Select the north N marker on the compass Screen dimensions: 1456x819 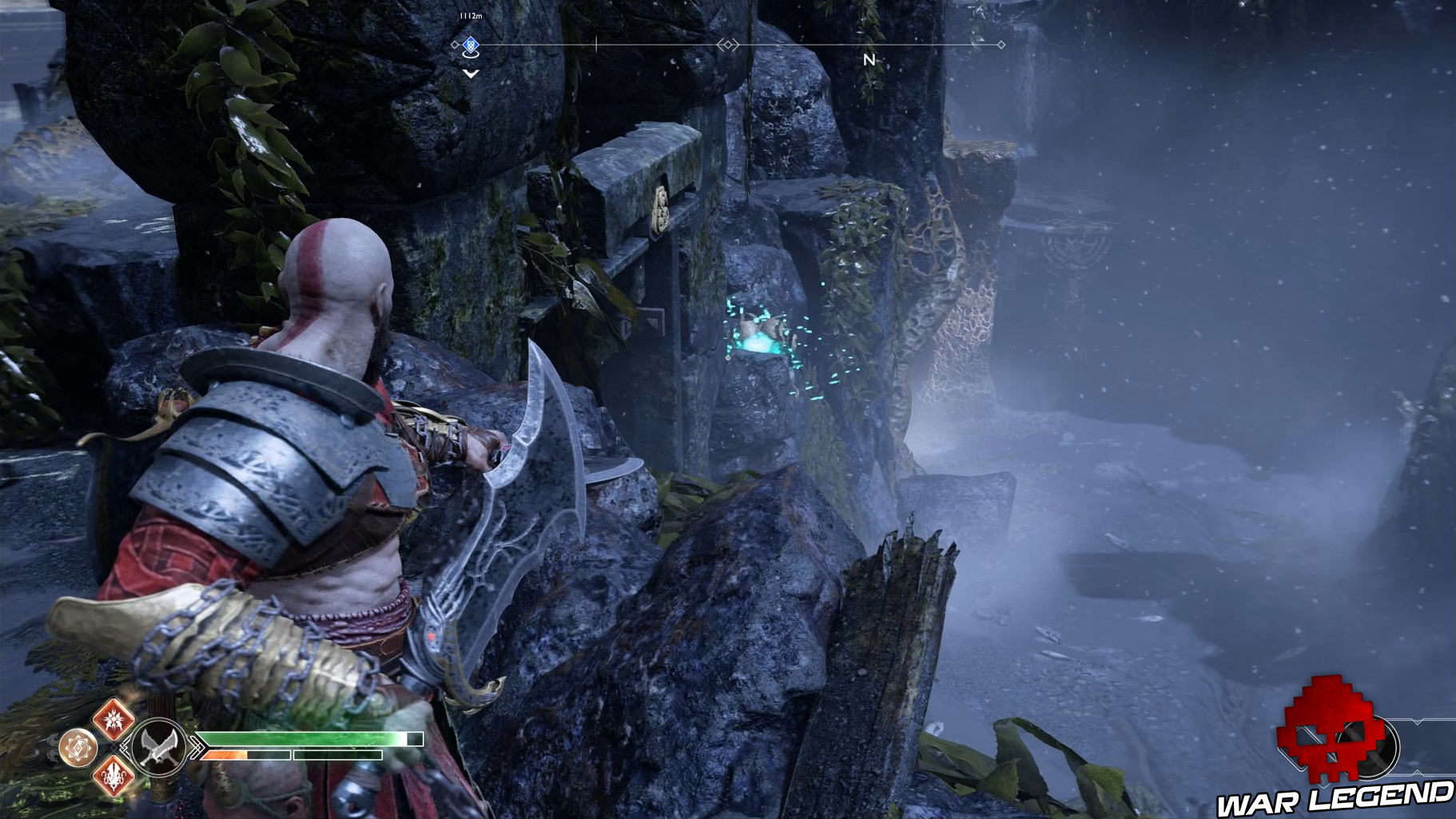(x=869, y=59)
